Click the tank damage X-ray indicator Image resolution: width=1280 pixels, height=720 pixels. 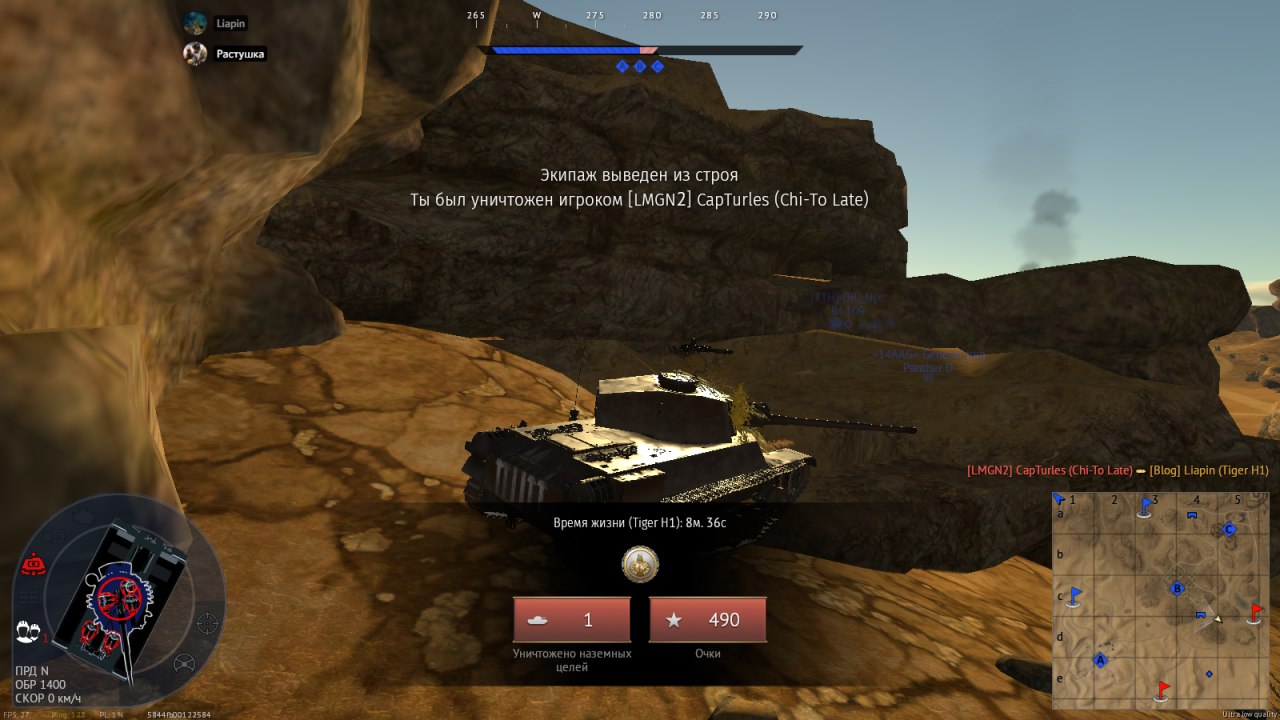coord(118,598)
